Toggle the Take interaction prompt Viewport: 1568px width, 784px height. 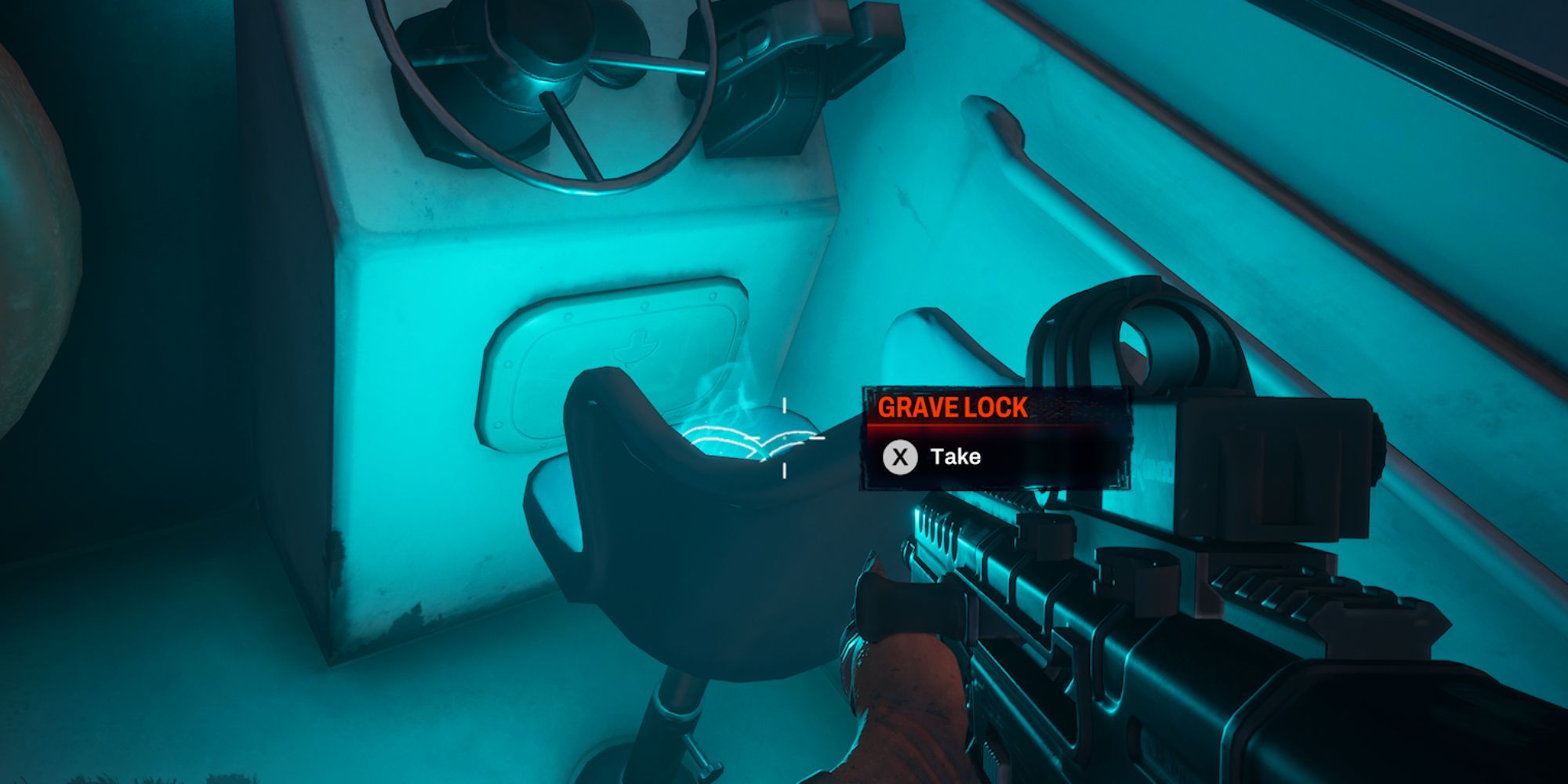(x=955, y=456)
